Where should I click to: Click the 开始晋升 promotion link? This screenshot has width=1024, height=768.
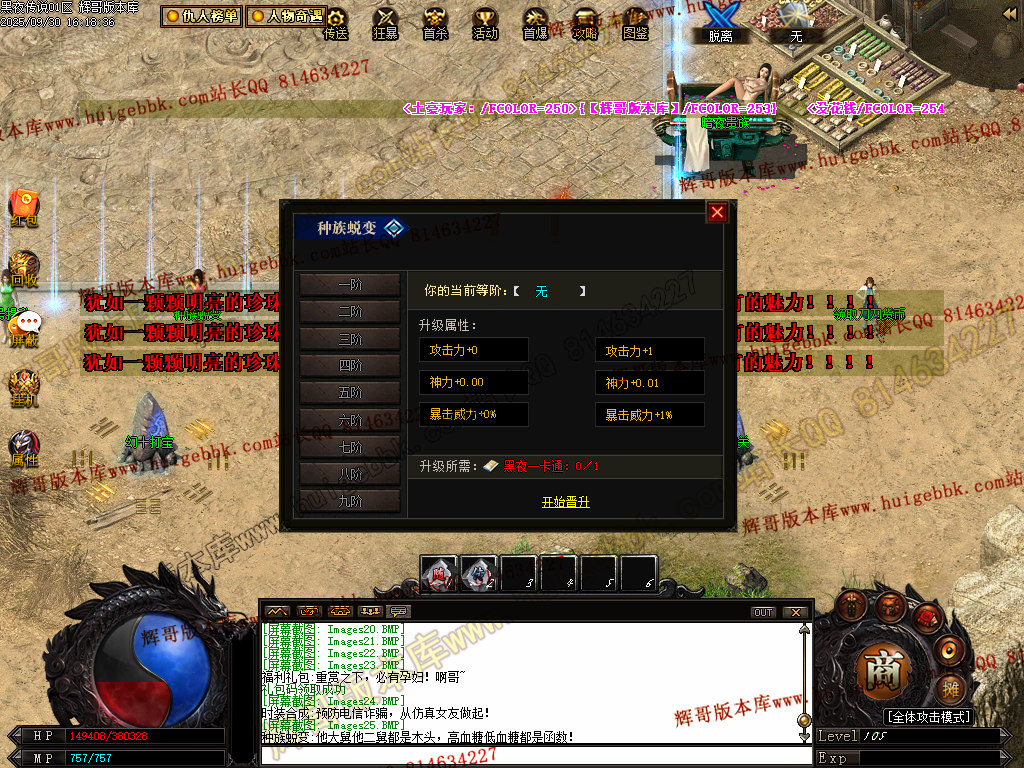pyautogui.click(x=565, y=502)
